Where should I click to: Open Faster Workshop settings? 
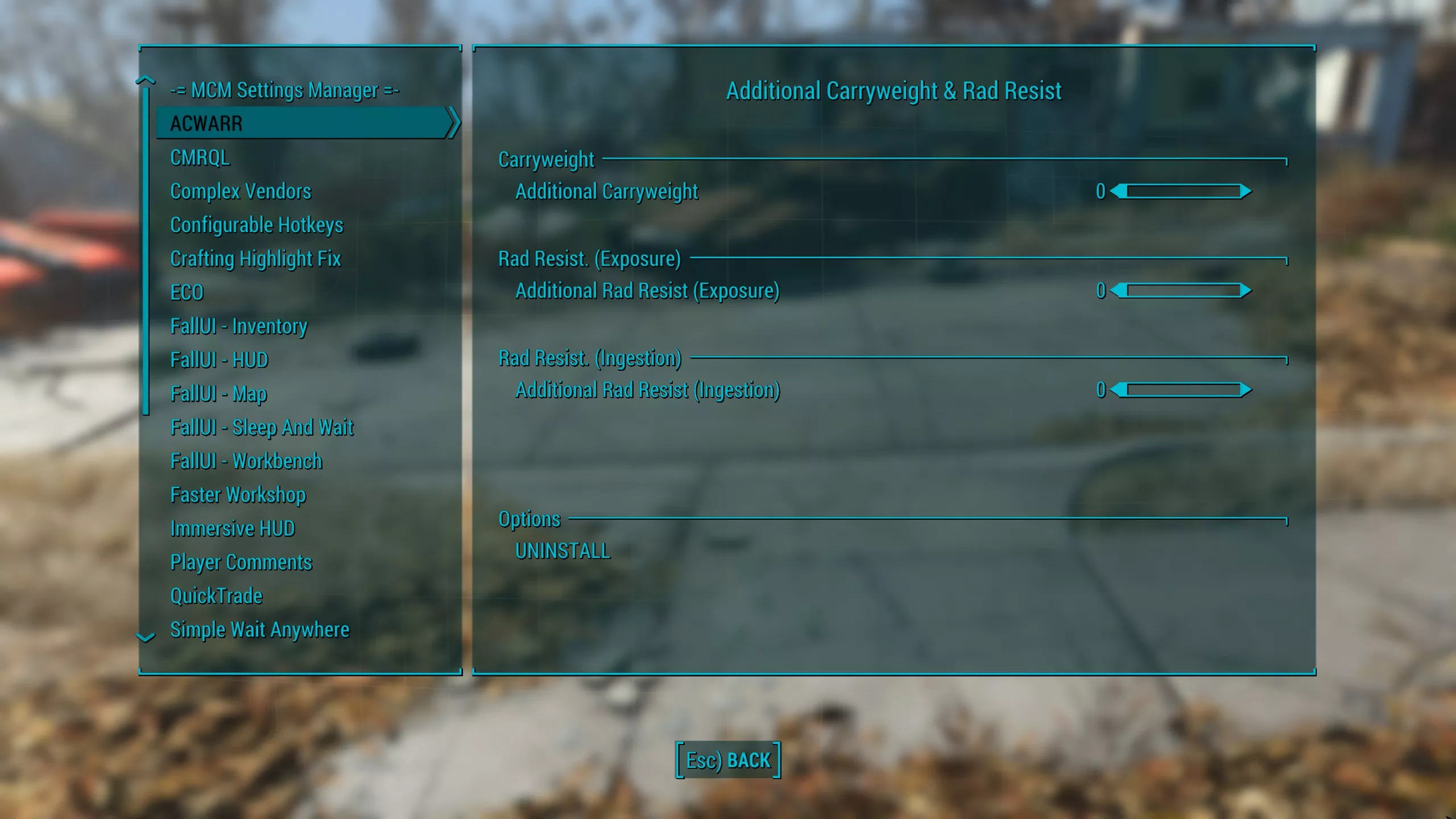coord(238,495)
